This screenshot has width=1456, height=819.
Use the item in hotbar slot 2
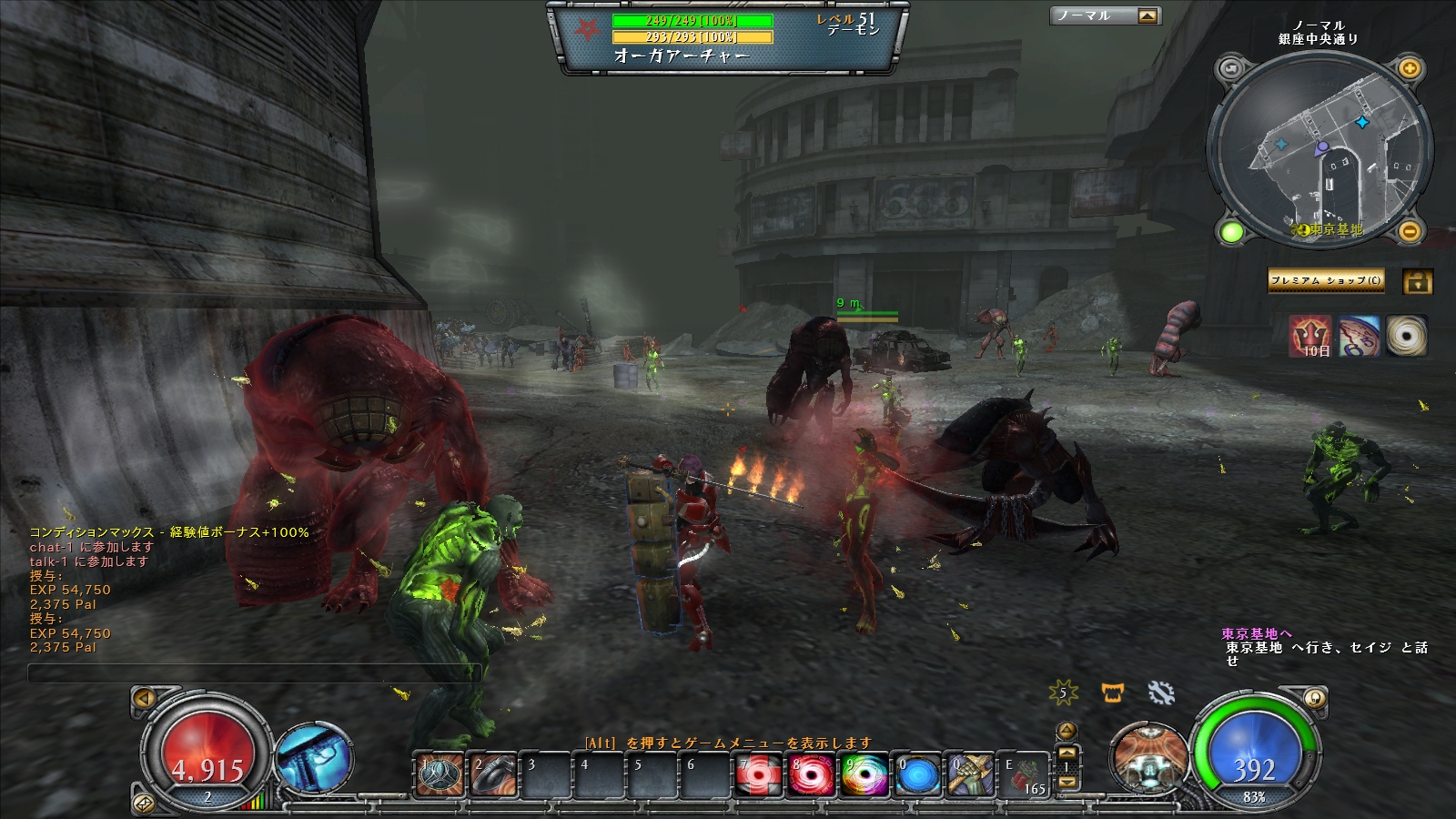click(492, 775)
